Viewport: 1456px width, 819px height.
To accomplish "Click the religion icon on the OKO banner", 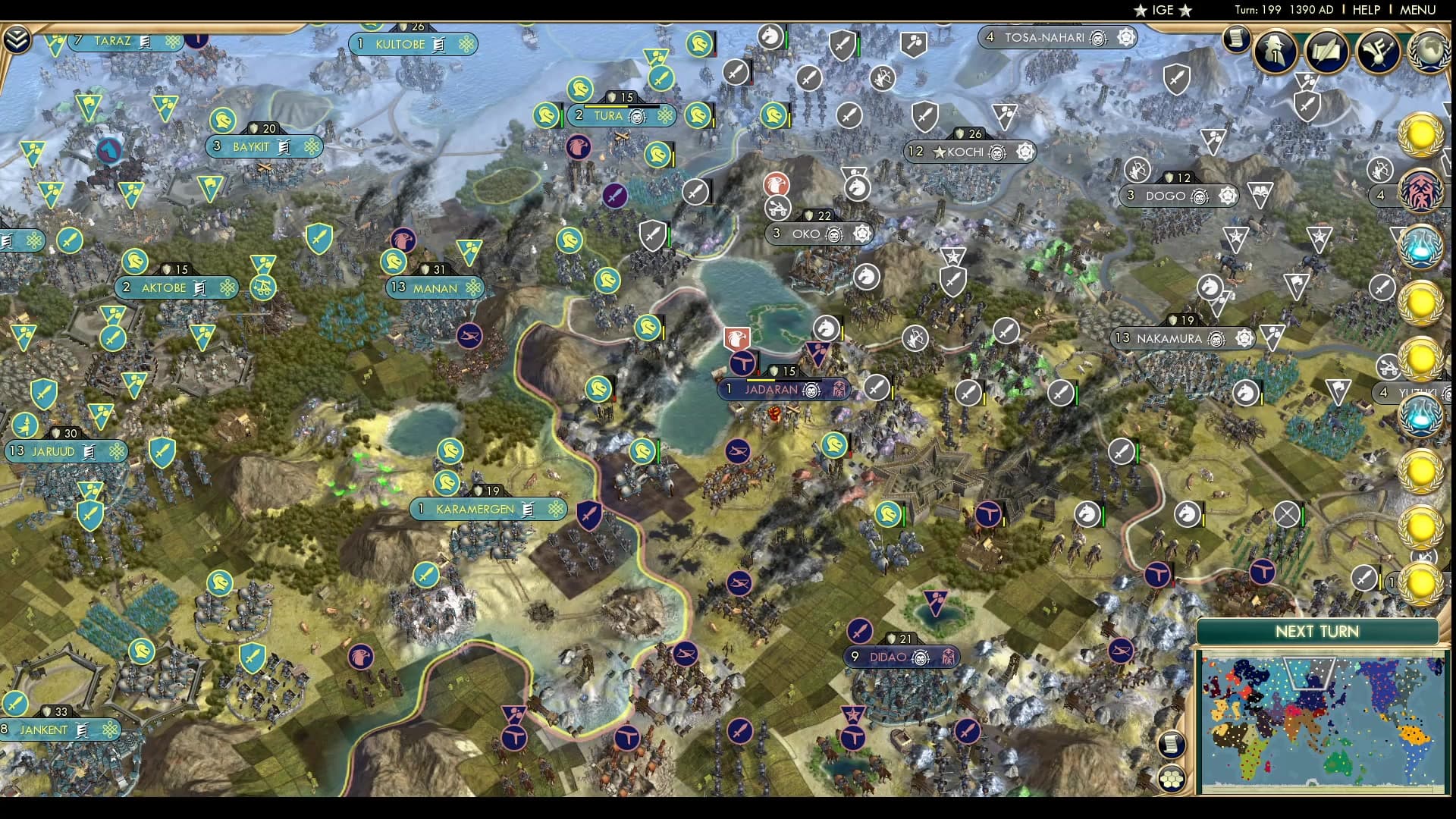I will (x=861, y=233).
